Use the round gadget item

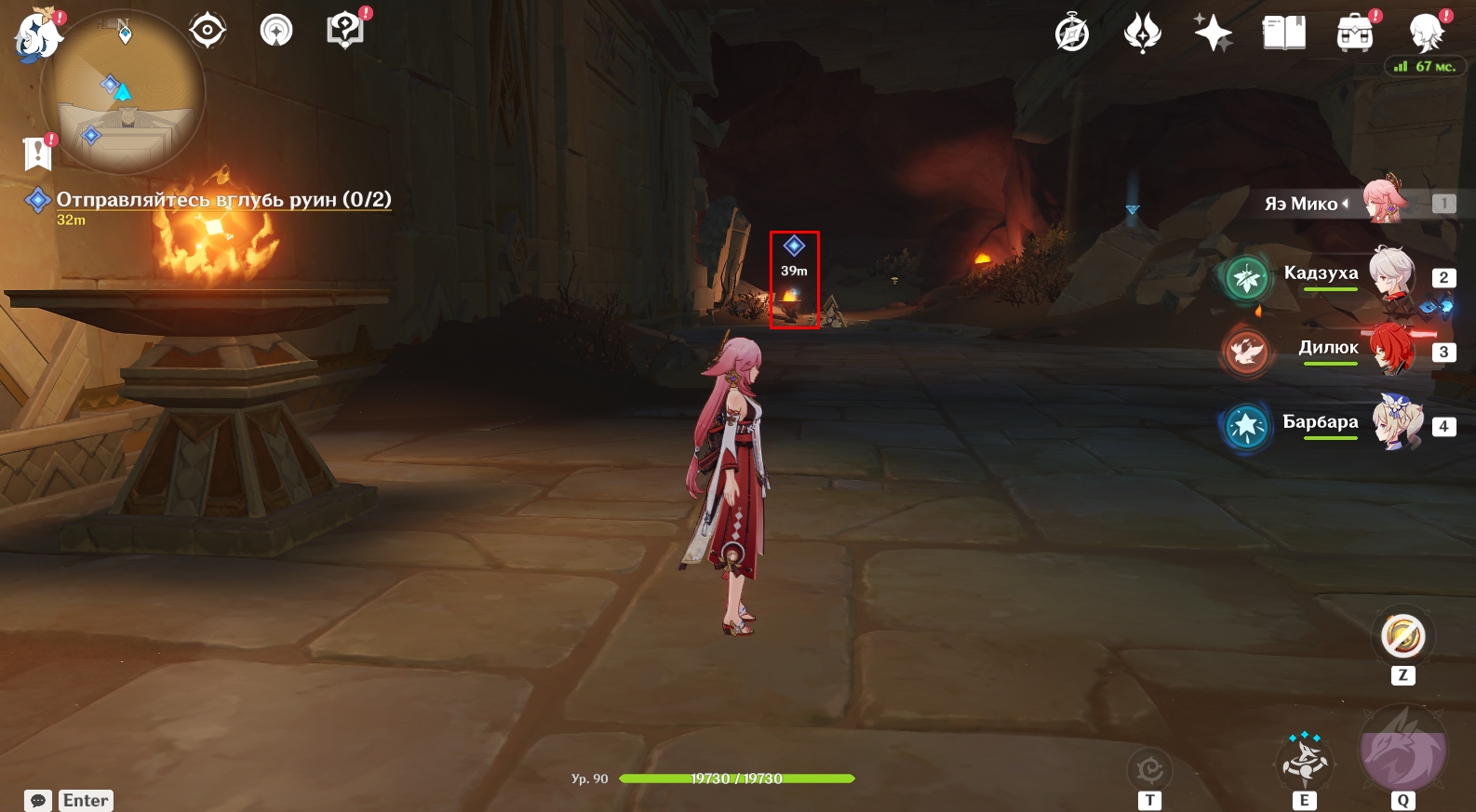pos(1403,637)
